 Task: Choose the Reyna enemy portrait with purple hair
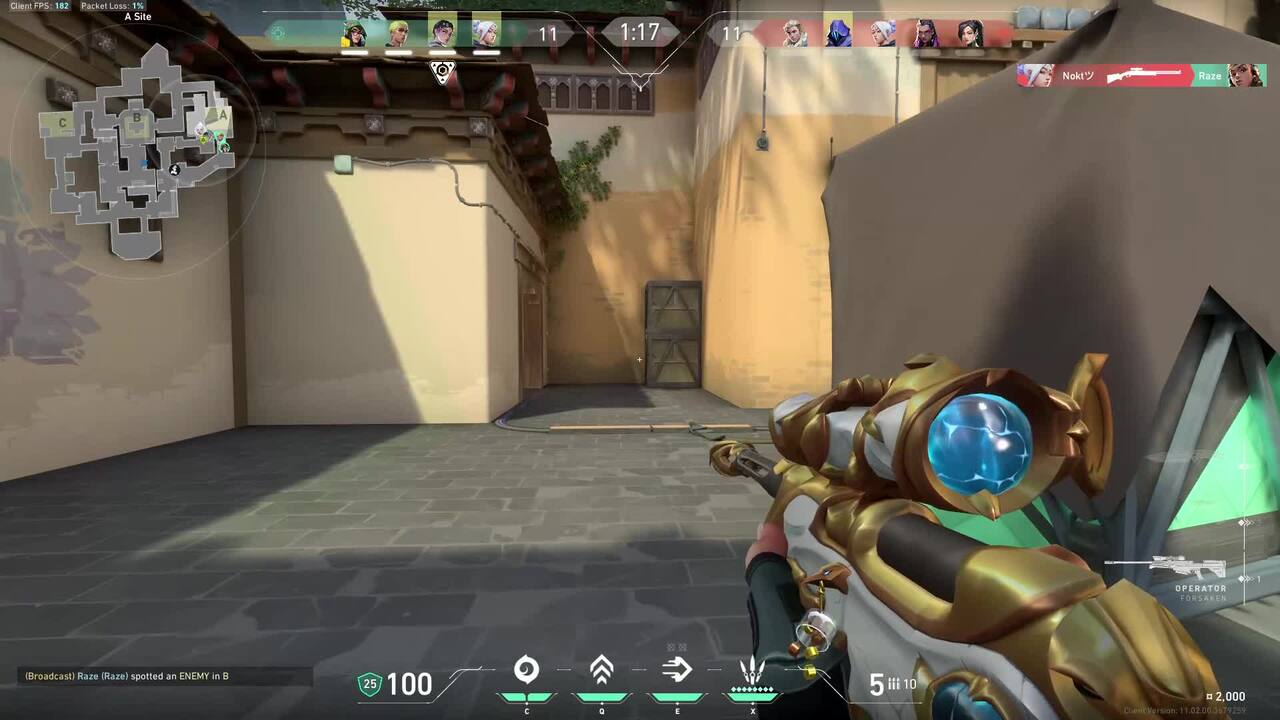[x=926, y=34]
